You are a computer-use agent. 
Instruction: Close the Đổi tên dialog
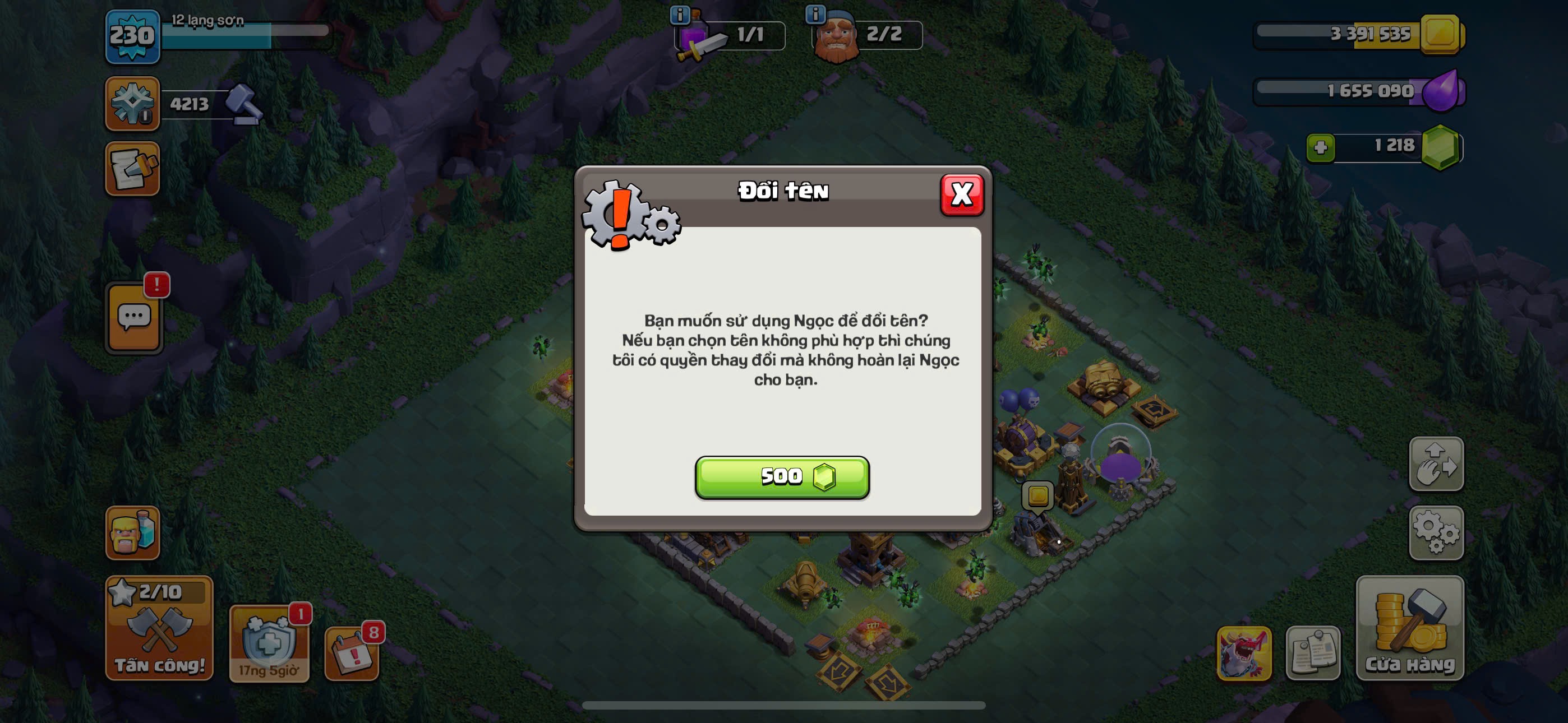click(x=962, y=194)
